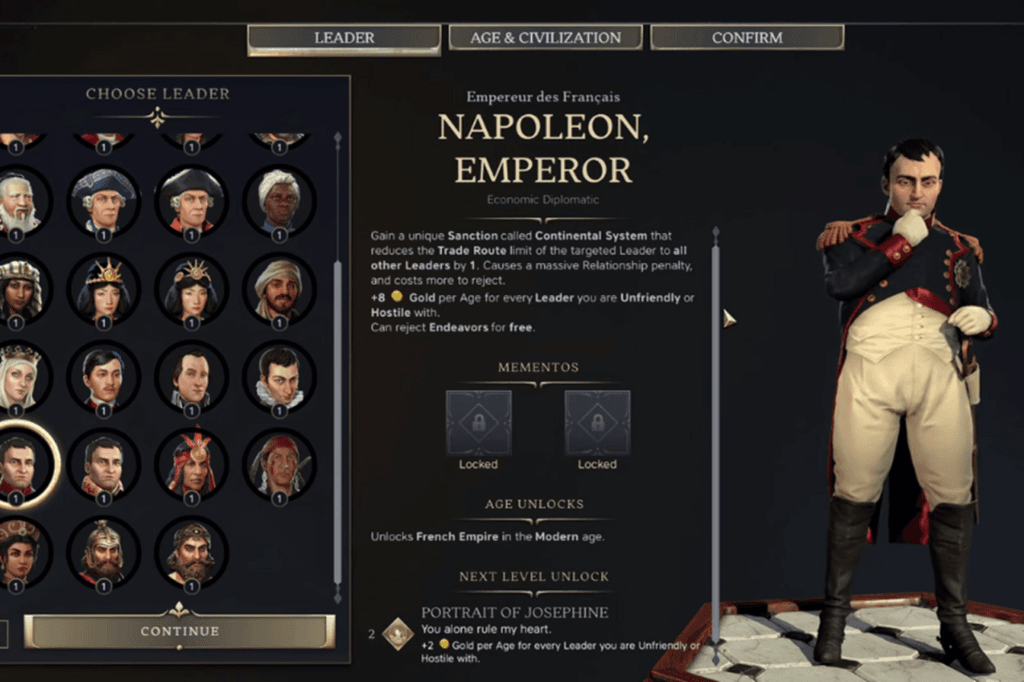Choose Queen Isabella wearing the gold crown

pos(18,377)
